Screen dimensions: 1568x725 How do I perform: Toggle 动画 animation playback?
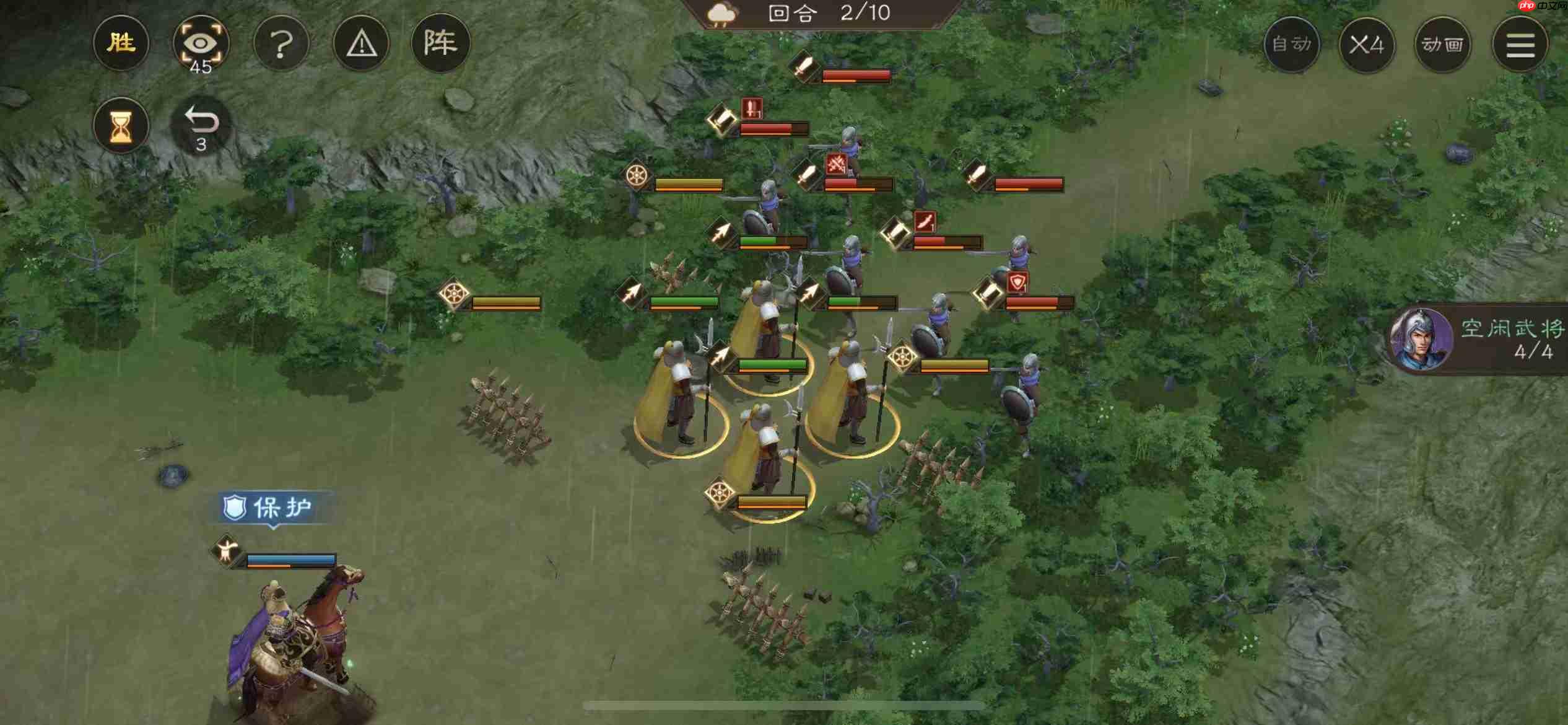click(1442, 45)
